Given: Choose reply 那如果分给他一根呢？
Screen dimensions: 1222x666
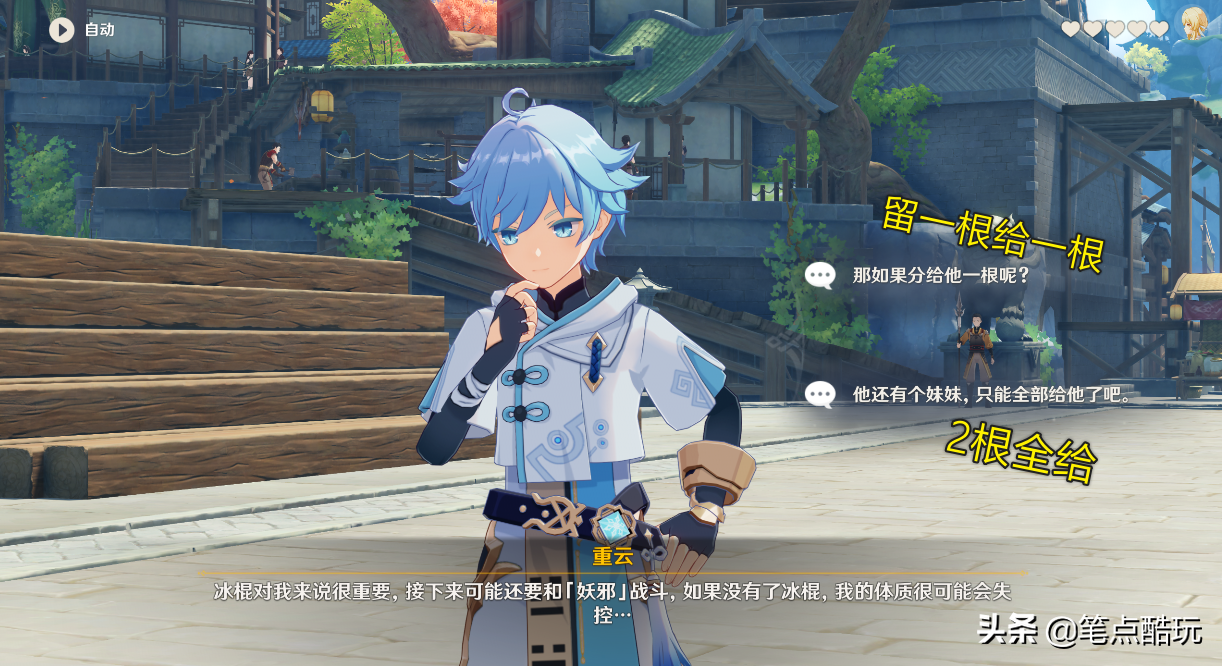Looking at the screenshot, I should [x=940, y=275].
